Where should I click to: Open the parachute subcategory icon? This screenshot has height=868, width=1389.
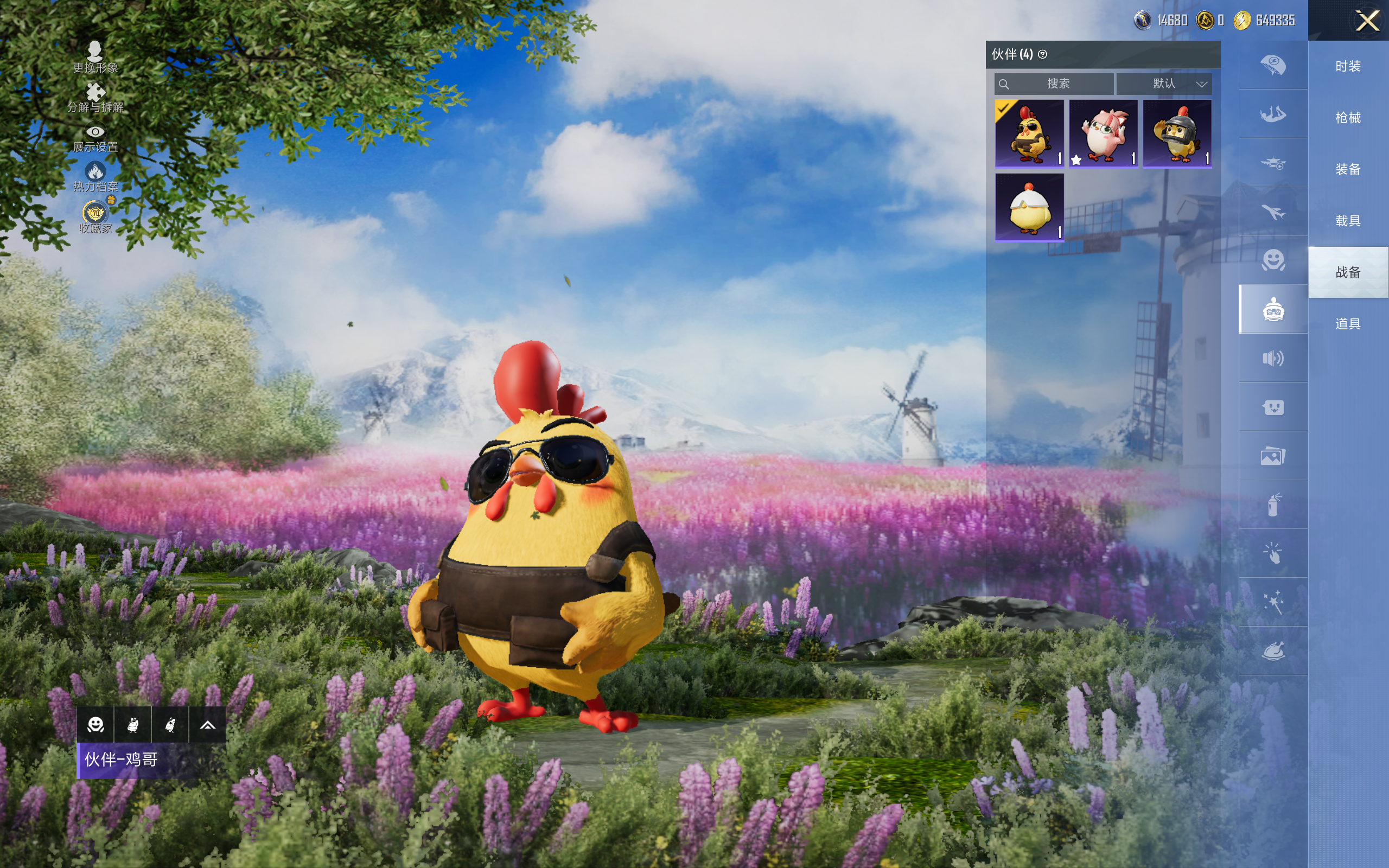[1273, 65]
